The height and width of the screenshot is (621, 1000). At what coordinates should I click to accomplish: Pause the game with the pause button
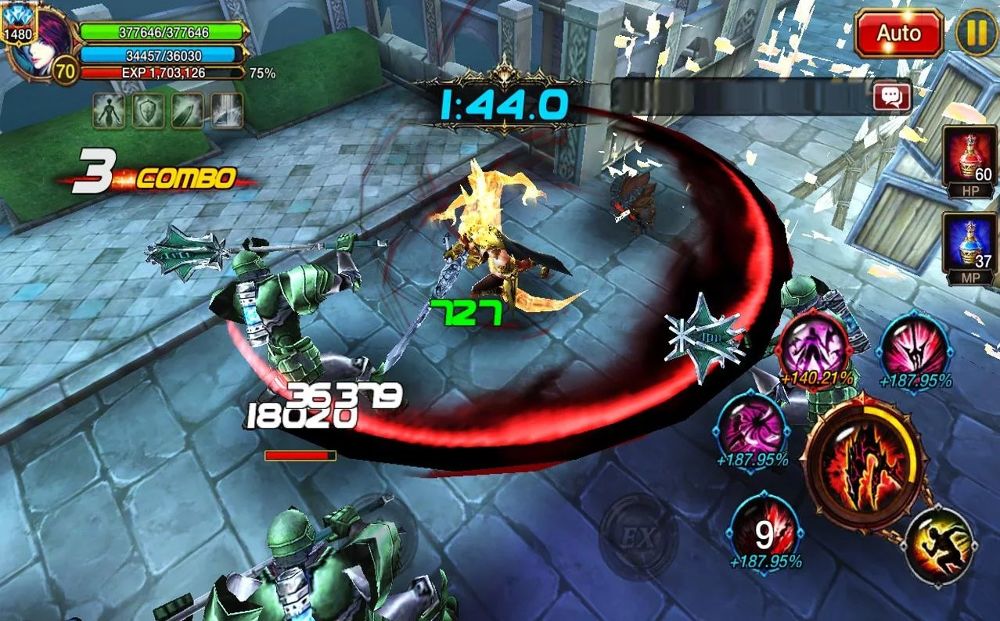pos(976,33)
